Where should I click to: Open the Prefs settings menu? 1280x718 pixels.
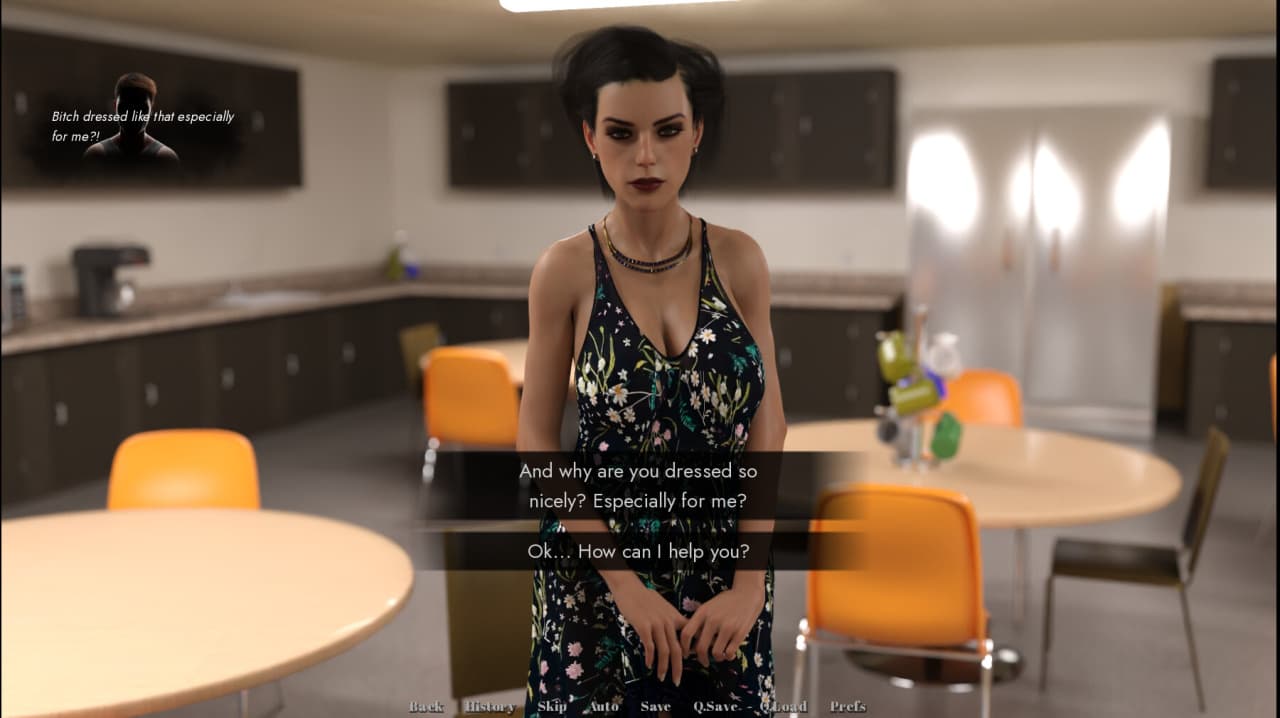847,707
